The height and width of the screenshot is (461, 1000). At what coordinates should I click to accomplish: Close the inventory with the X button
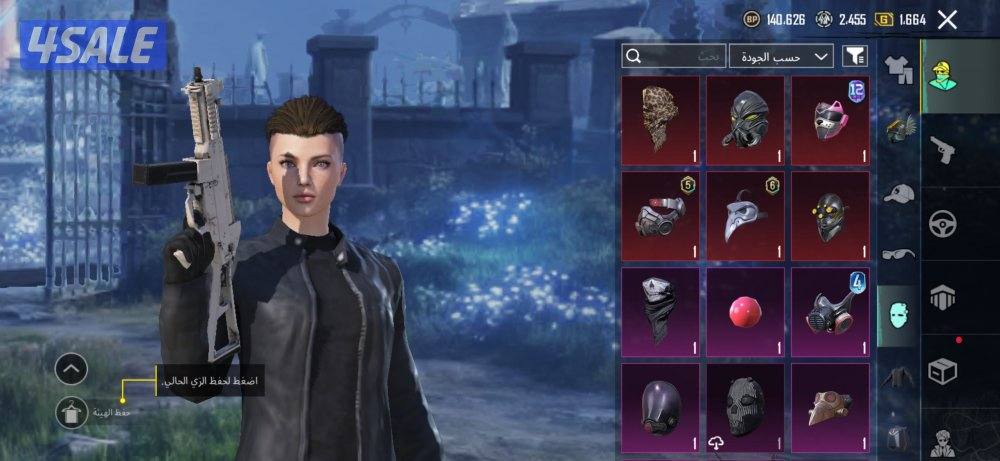point(947,19)
